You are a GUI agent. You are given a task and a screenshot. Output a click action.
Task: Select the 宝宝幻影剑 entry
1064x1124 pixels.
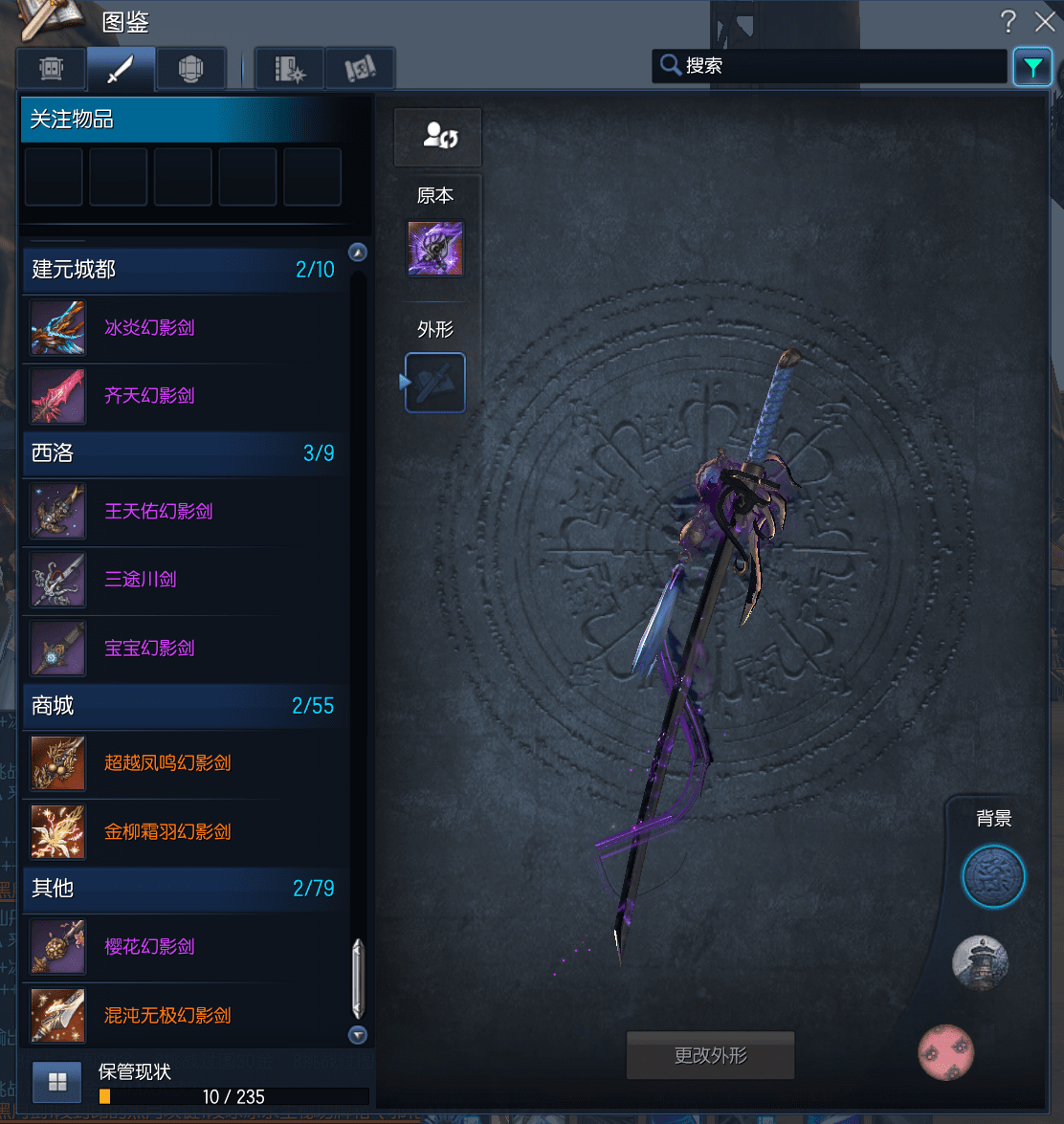click(x=149, y=648)
